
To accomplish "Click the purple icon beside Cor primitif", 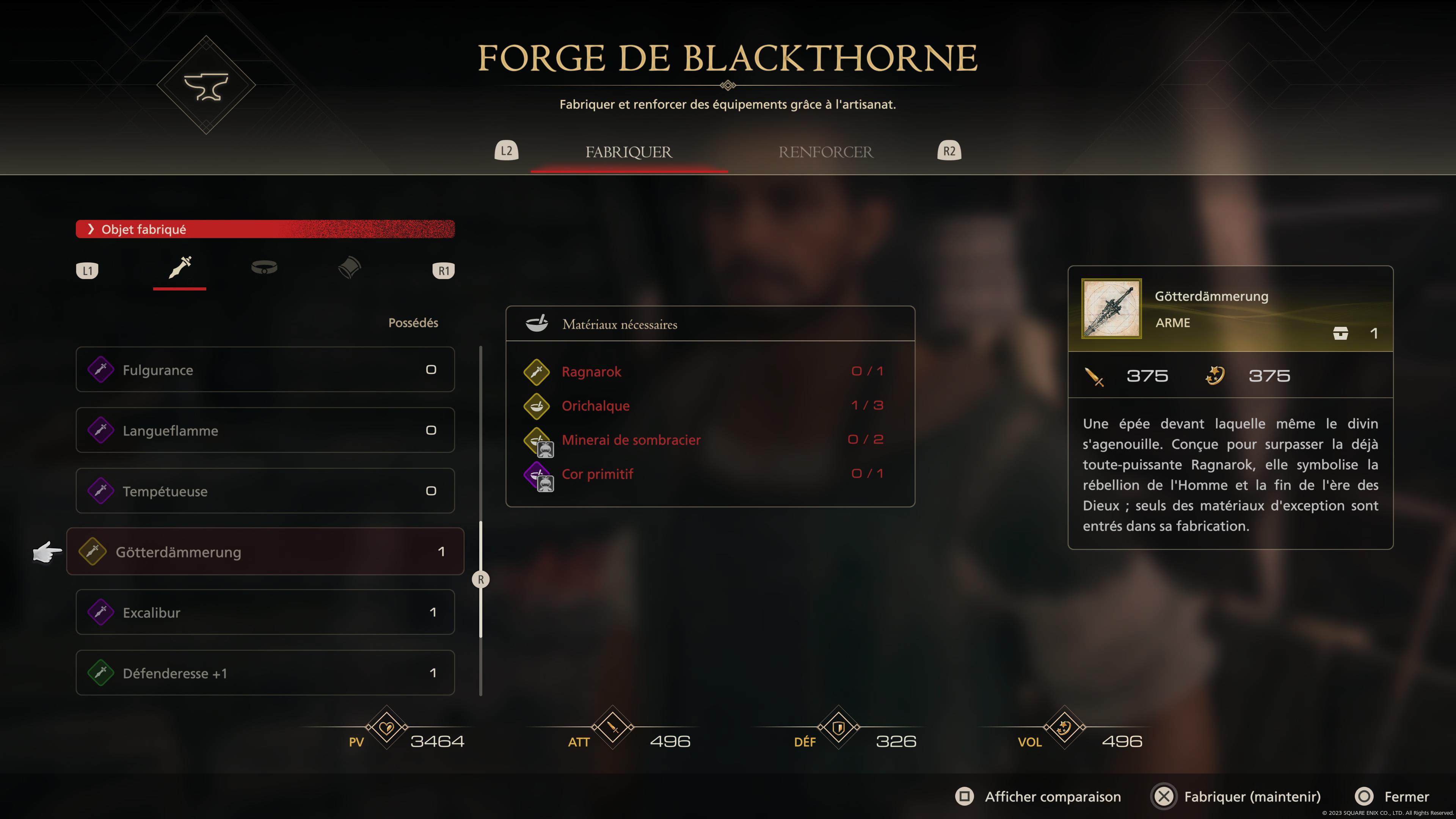I will [537, 474].
